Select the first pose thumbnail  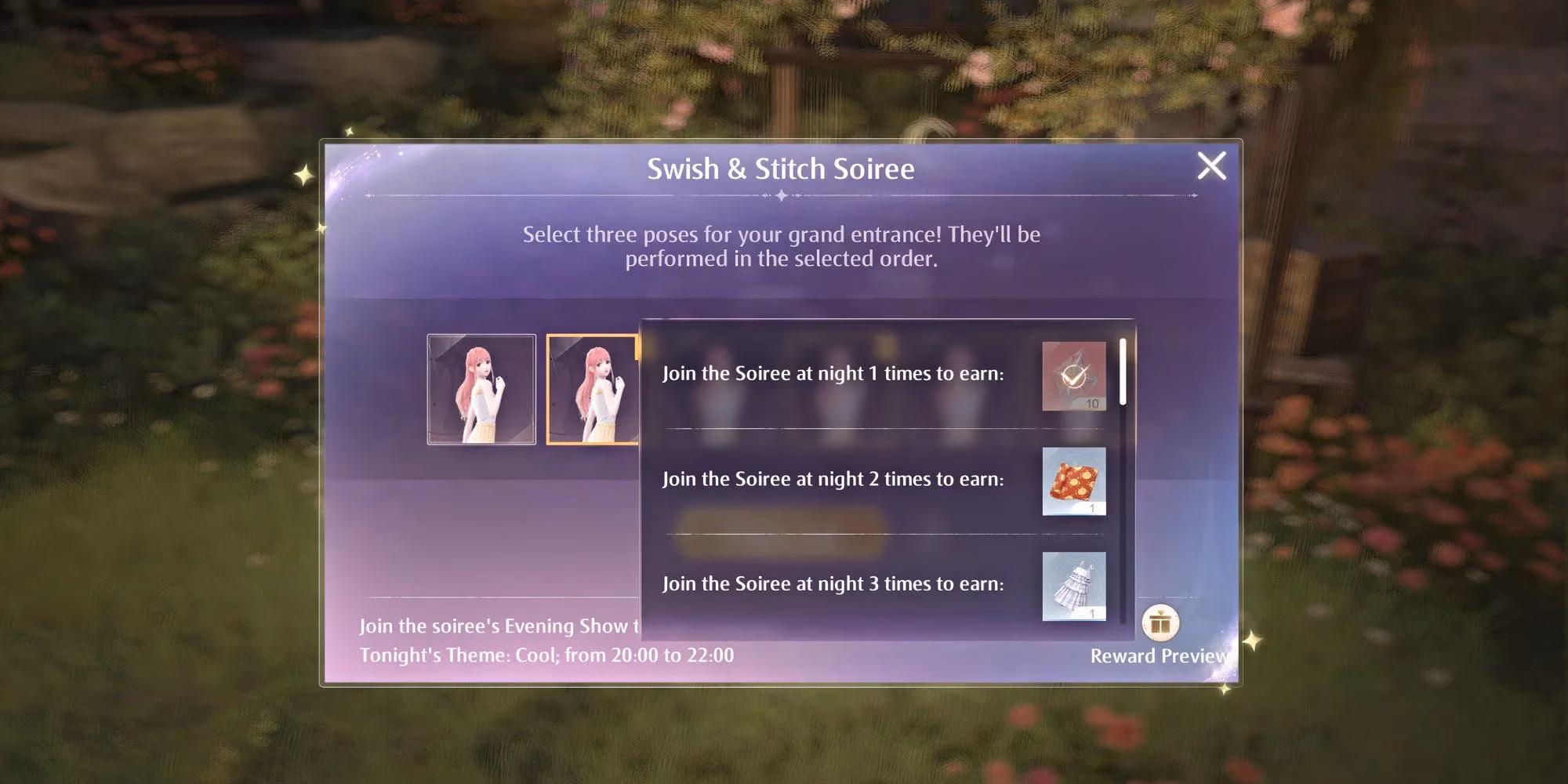pos(481,390)
